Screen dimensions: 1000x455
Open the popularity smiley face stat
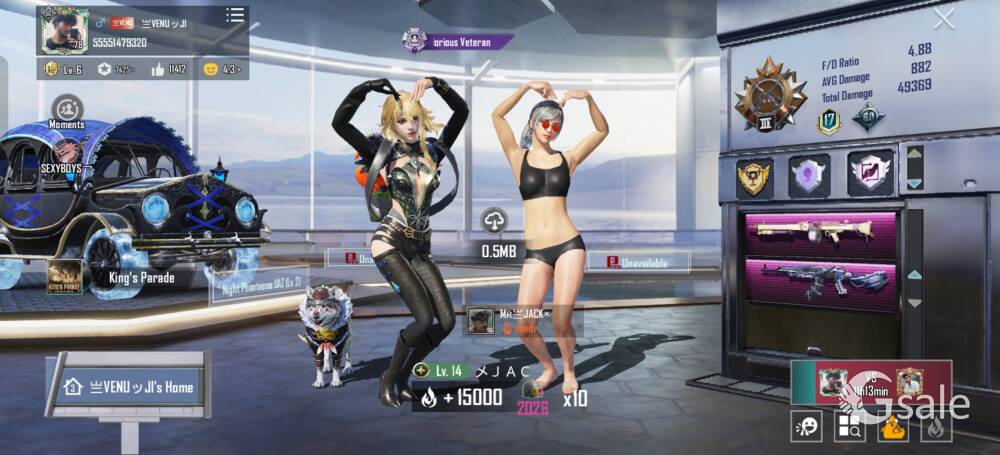[210, 69]
